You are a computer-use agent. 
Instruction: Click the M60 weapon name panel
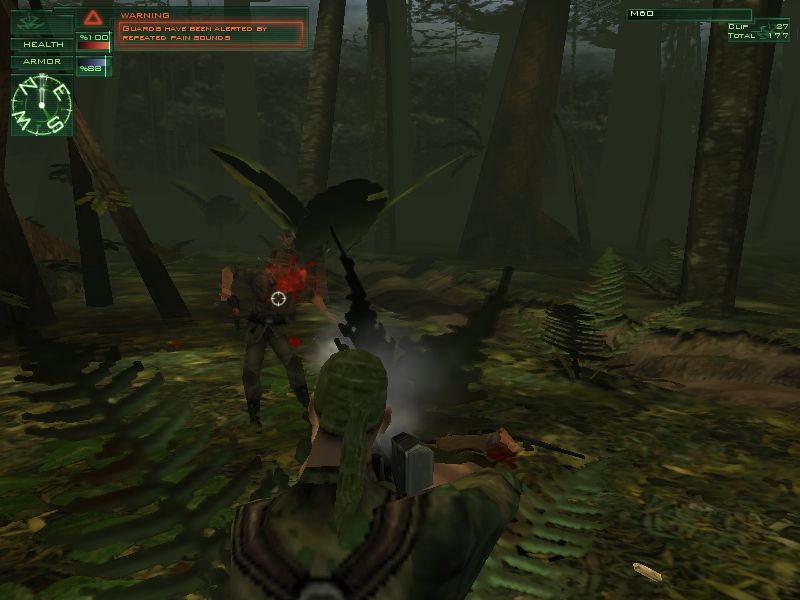[x=688, y=14]
